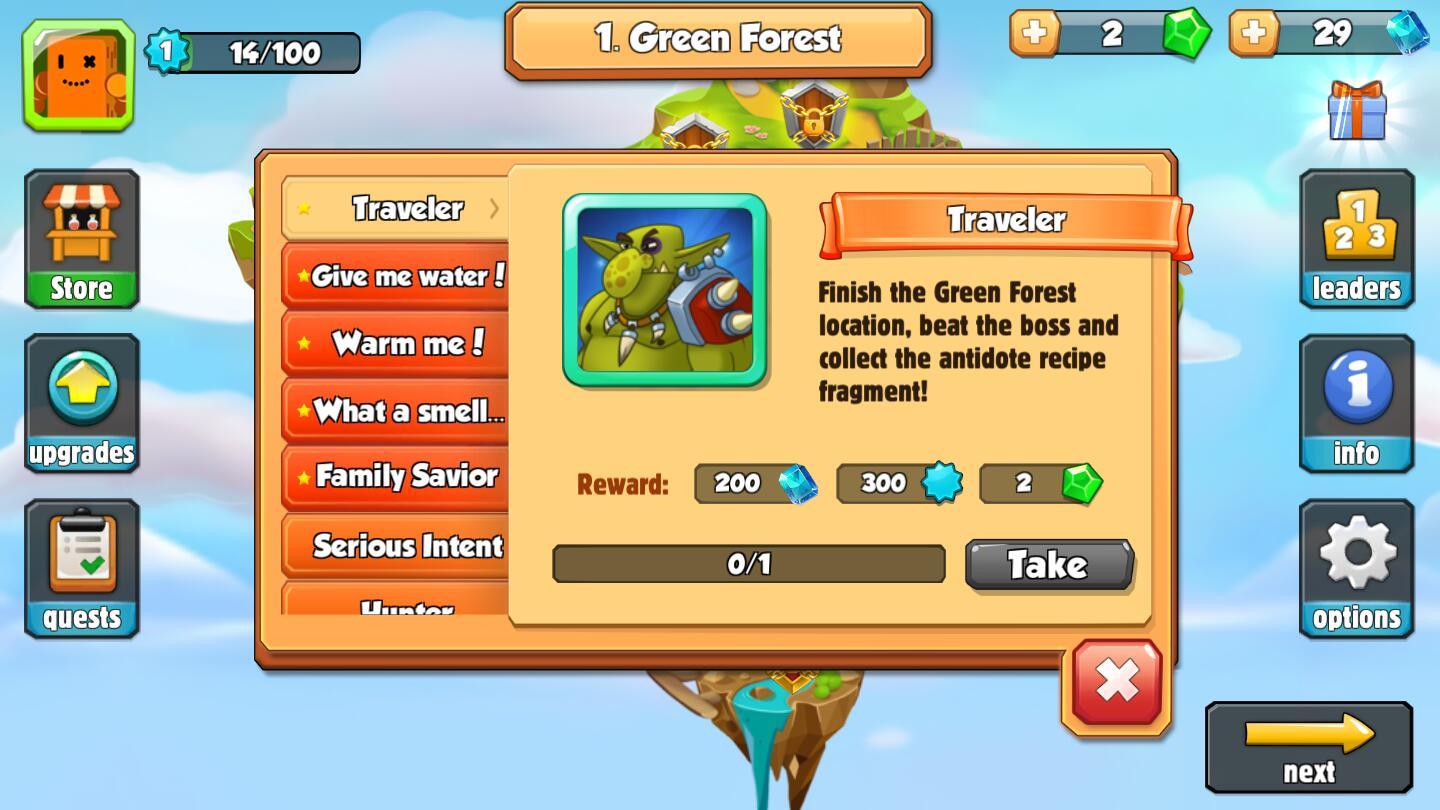This screenshot has width=1440, height=810.
Task: Open the info panel
Action: pyautogui.click(x=1356, y=404)
